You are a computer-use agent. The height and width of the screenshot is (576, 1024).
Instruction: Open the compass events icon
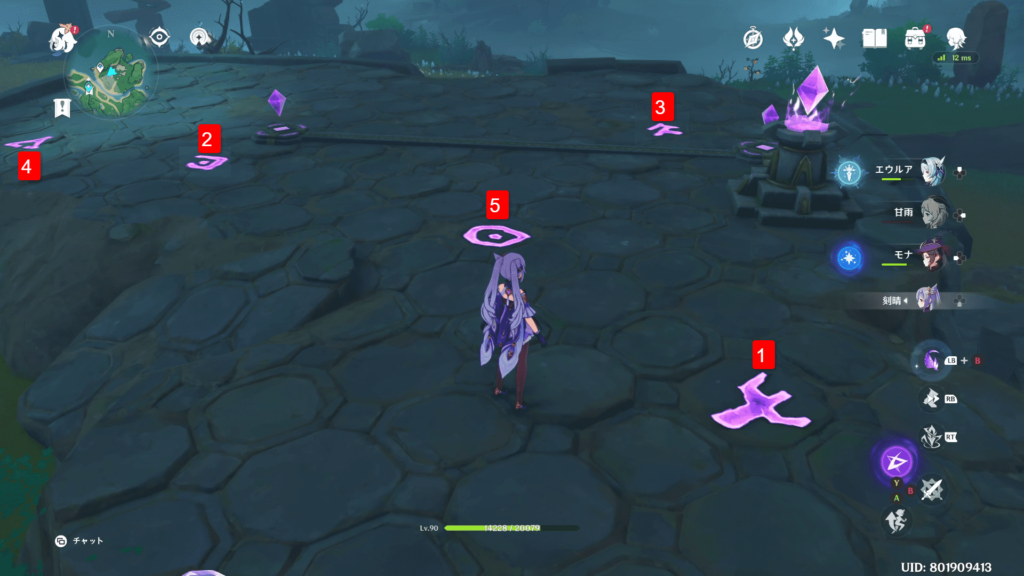[753, 38]
